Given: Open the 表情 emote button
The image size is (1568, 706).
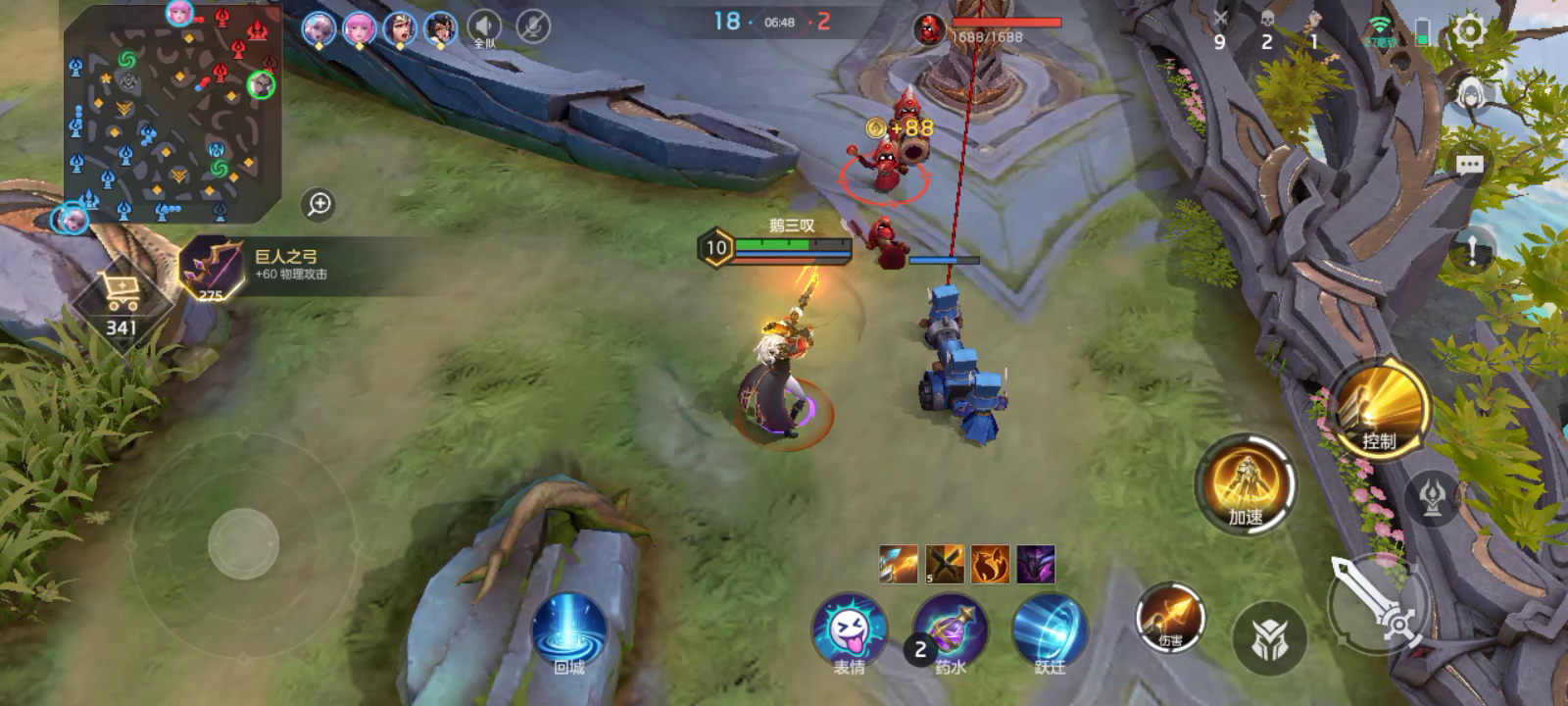Looking at the screenshot, I should [x=850, y=632].
